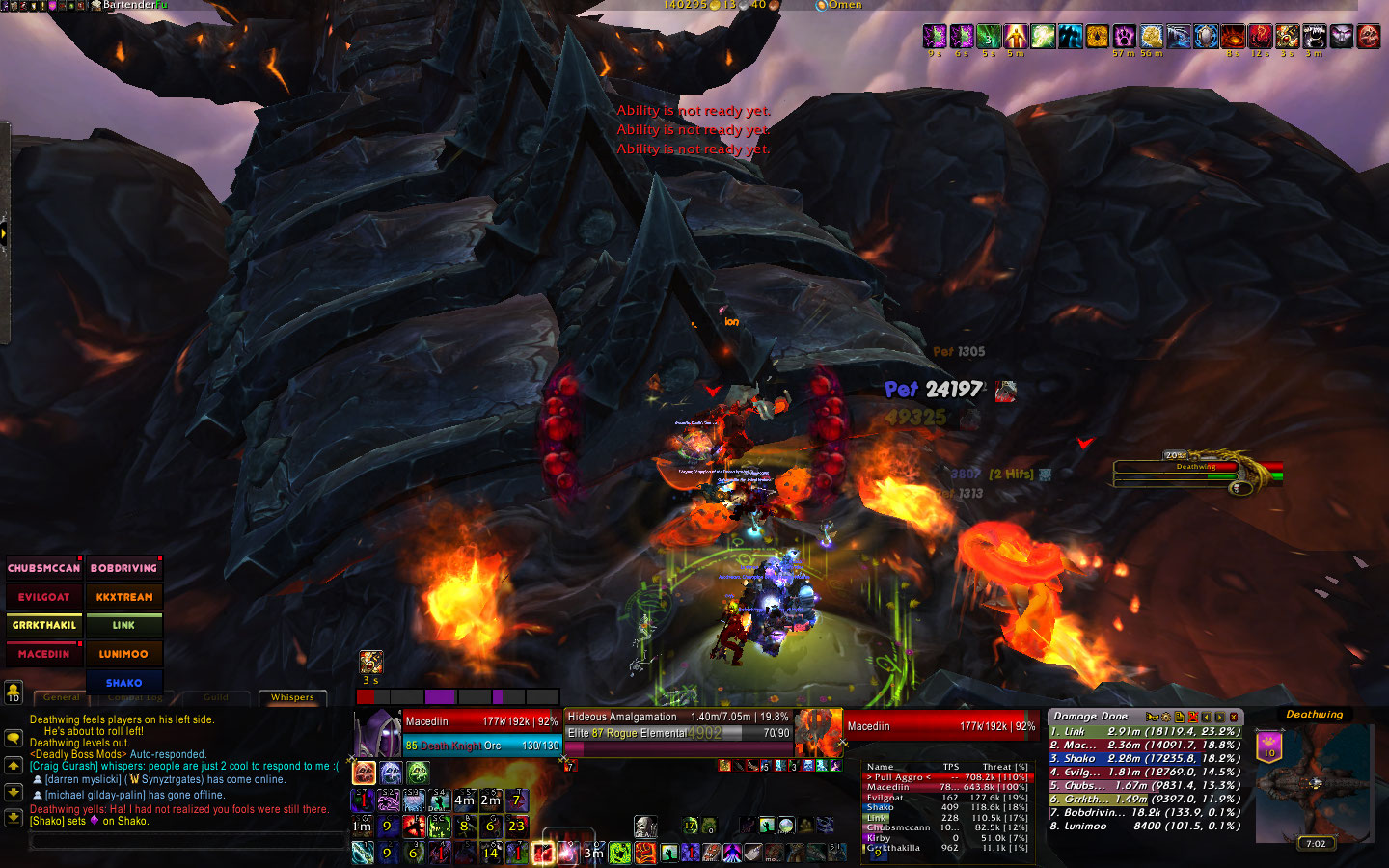The image size is (1389, 868).
Task: Target Link in the raid frames
Action: [x=123, y=625]
